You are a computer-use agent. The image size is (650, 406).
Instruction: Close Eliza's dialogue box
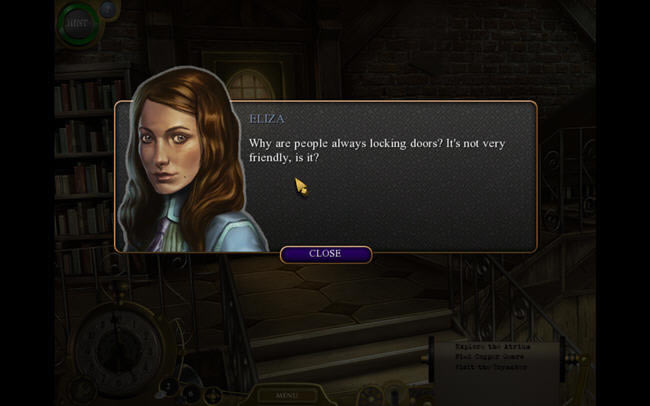pos(325,254)
